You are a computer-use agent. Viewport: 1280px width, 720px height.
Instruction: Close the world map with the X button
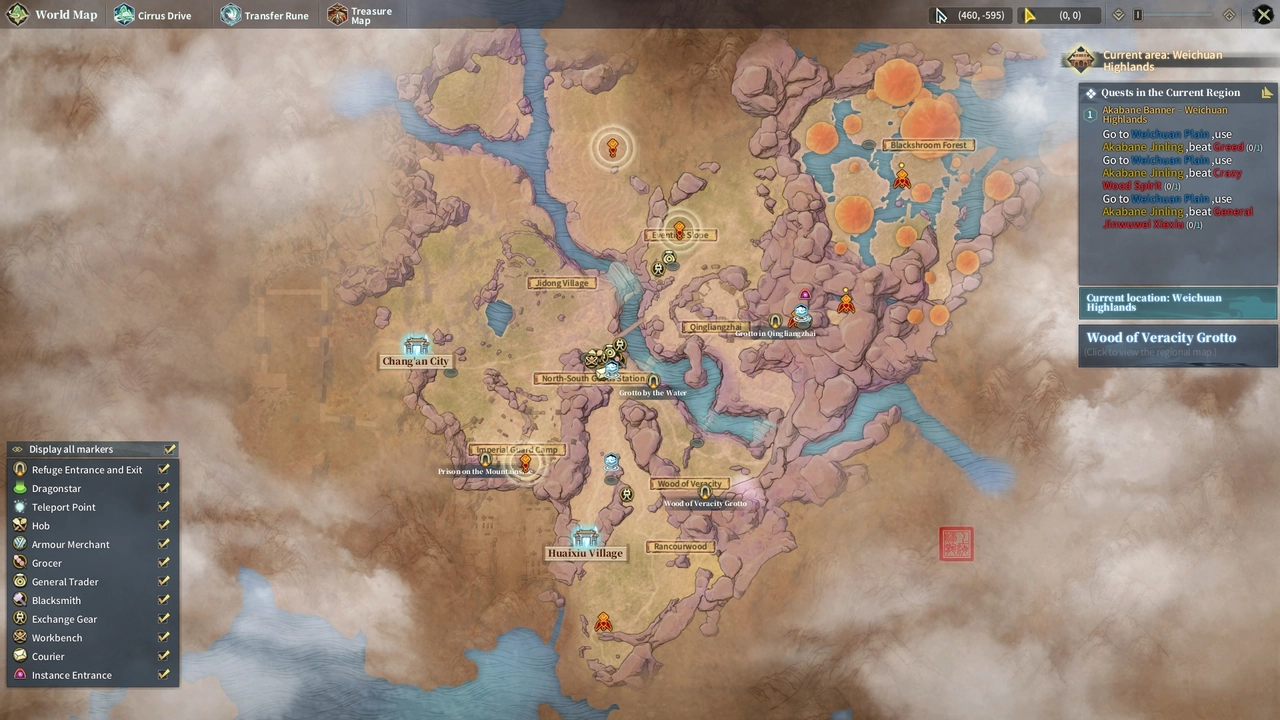[x=1263, y=15]
